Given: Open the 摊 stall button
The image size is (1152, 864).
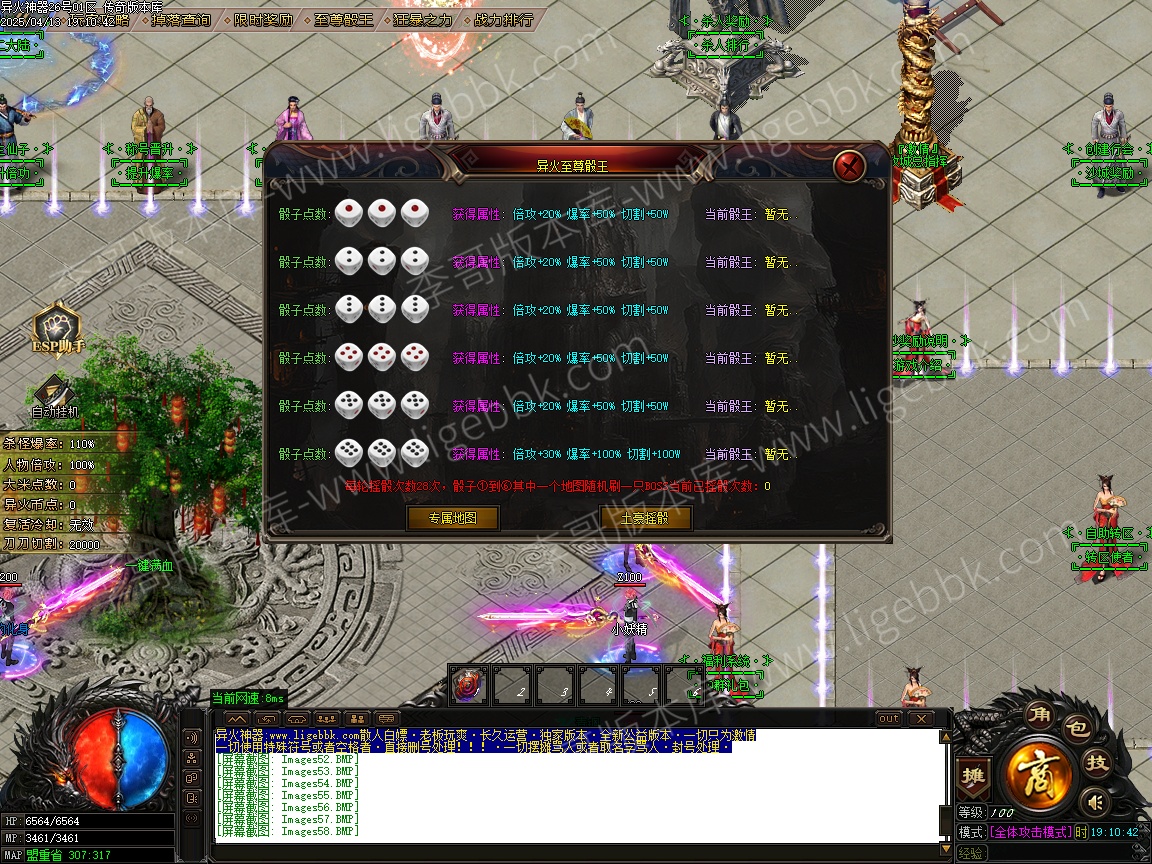Looking at the screenshot, I should (x=971, y=775).
